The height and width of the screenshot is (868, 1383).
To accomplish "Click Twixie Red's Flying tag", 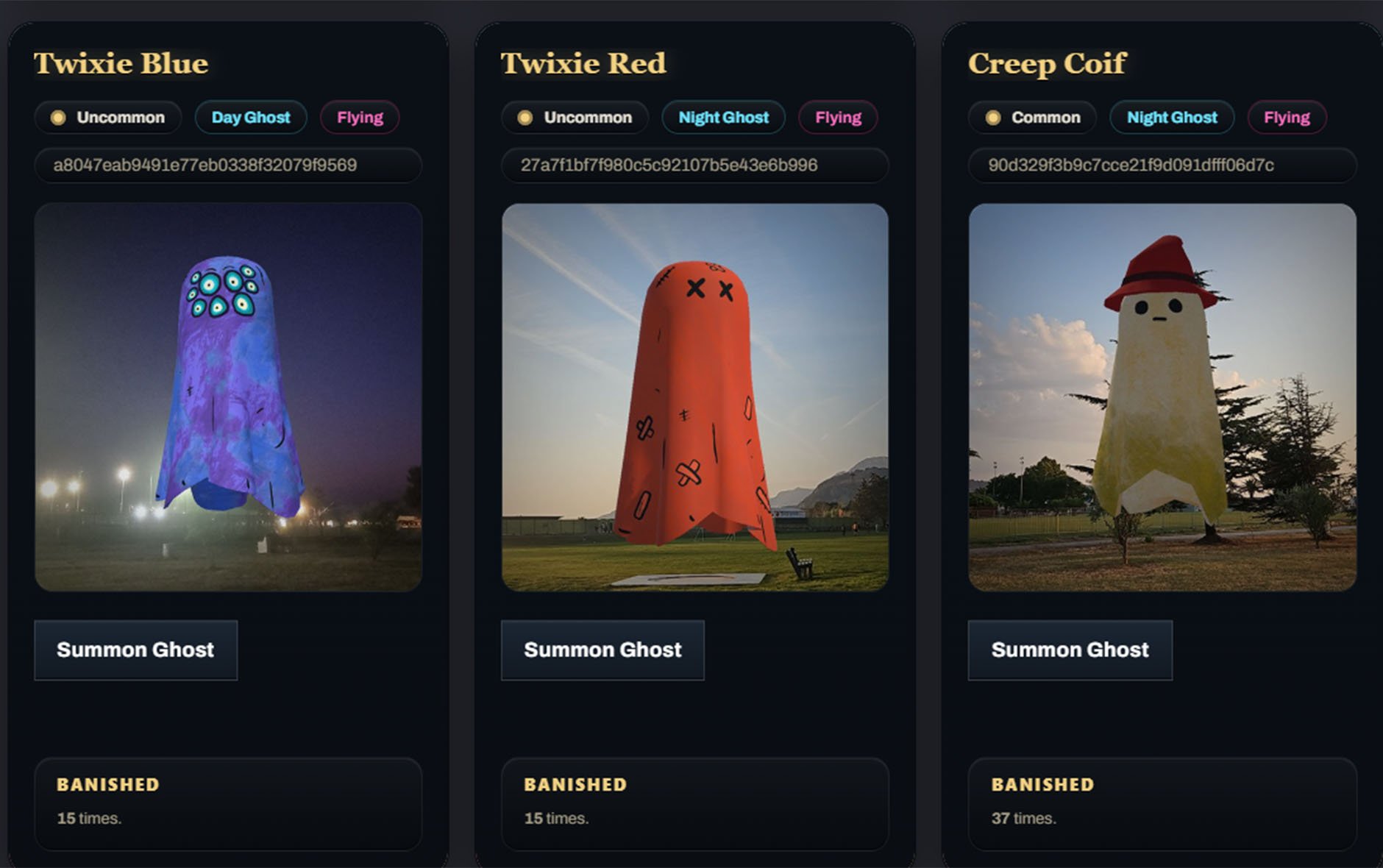I will coord(838,118).
